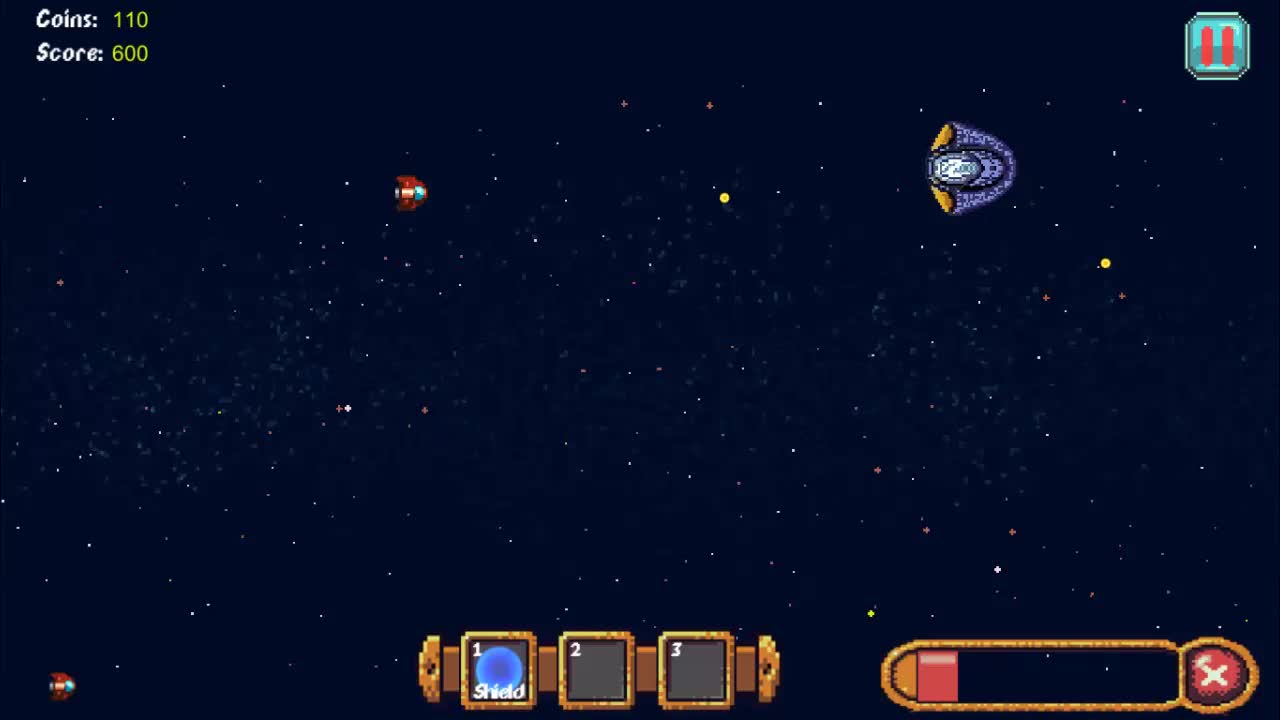Click the coin count showing 110
The image size is (1280, 720).
click(130, 19)
